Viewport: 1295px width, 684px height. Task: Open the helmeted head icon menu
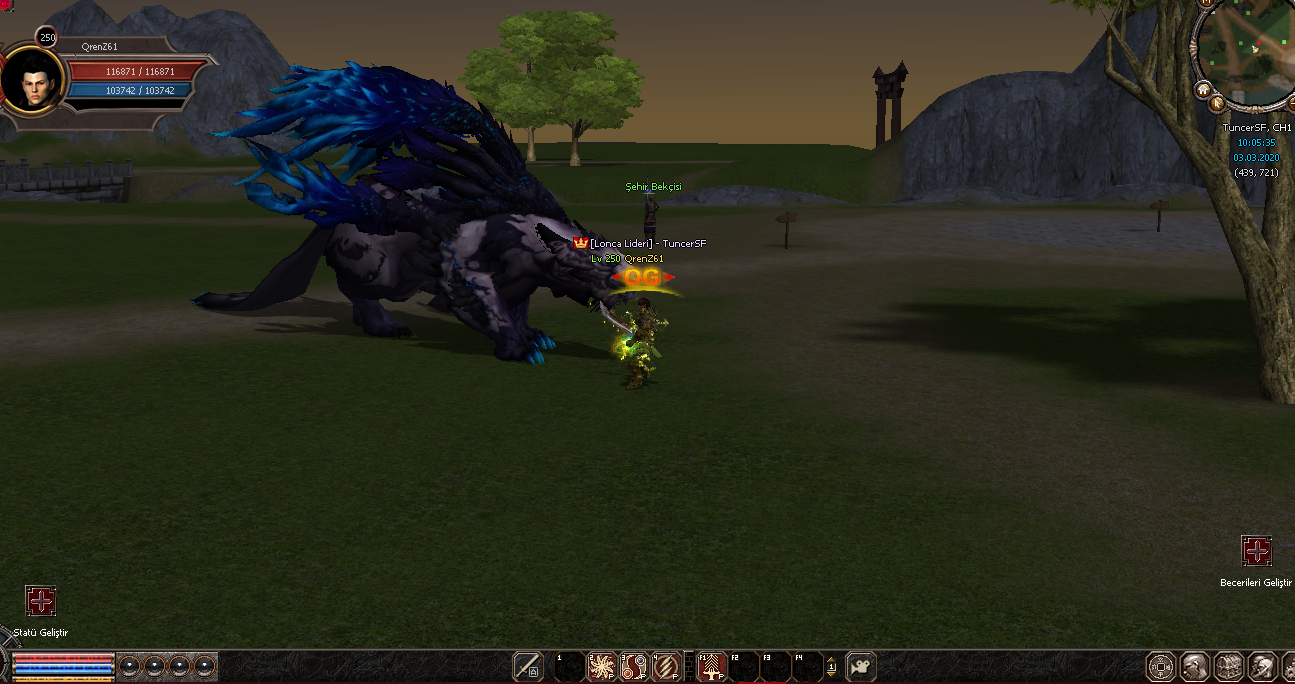point(1261,666)
